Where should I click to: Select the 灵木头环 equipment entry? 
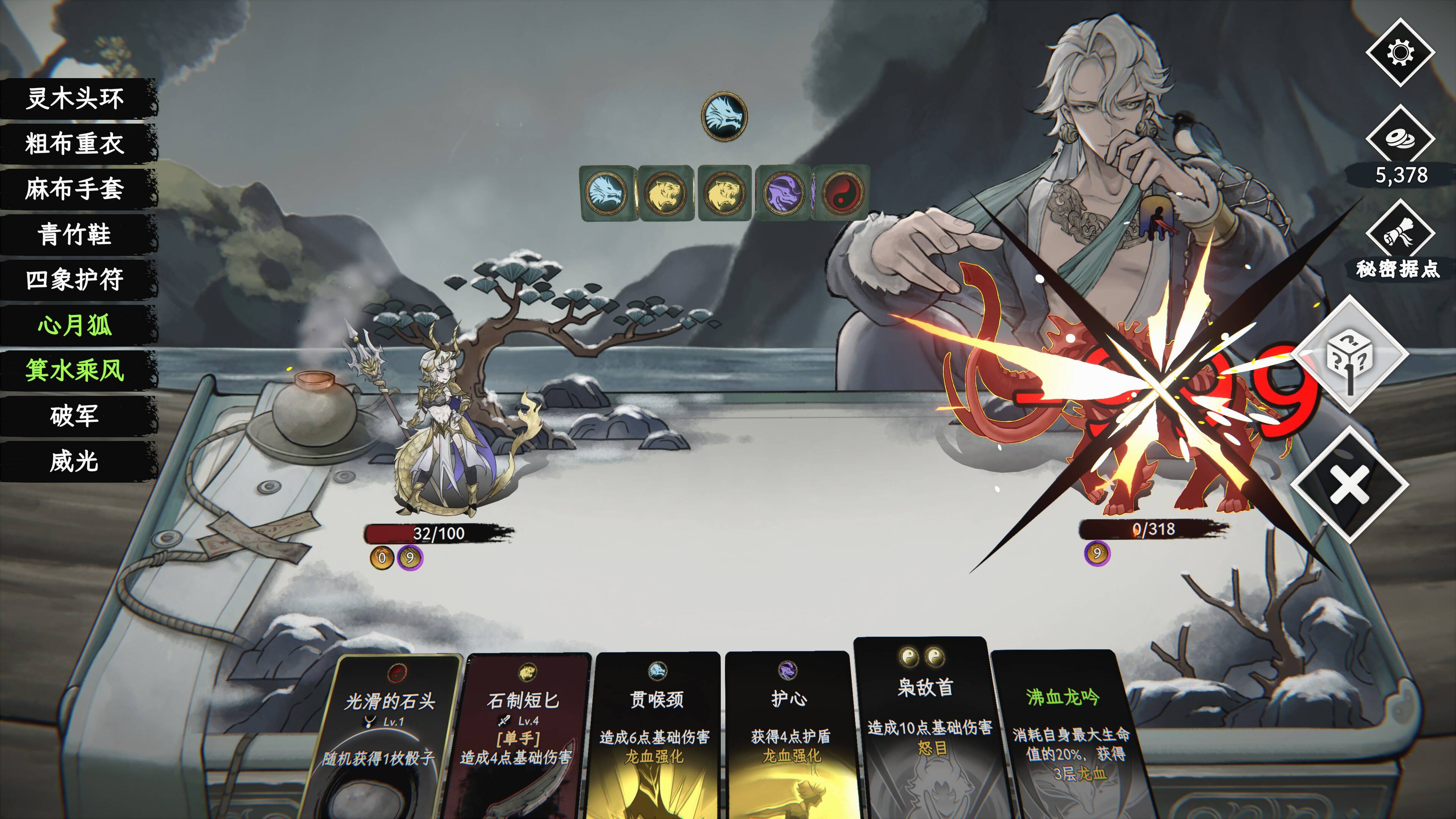75,98
